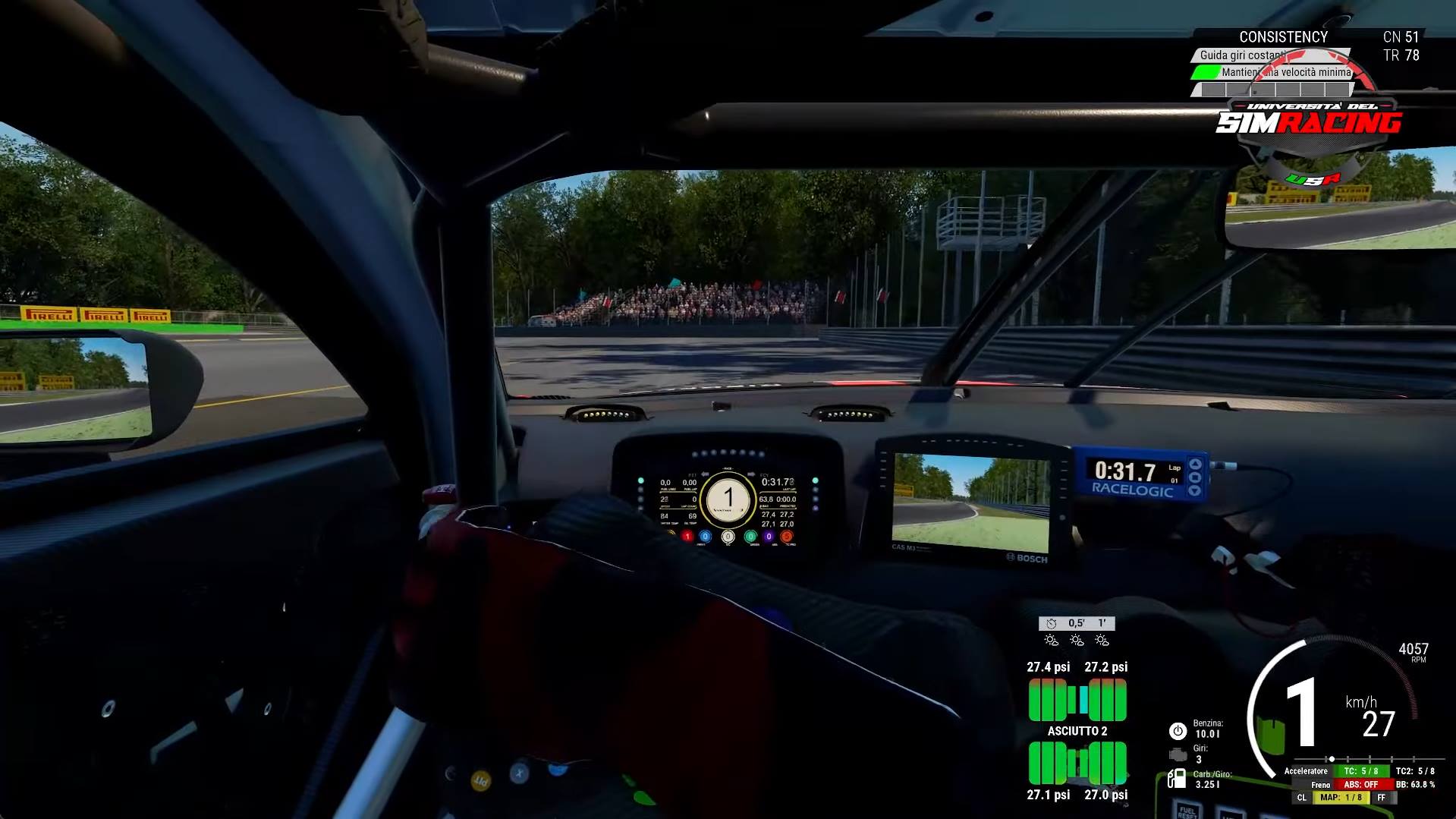Screen dimensions: 1456x819
Task: Click the ignition power icon
Action: click(1177, 731)
